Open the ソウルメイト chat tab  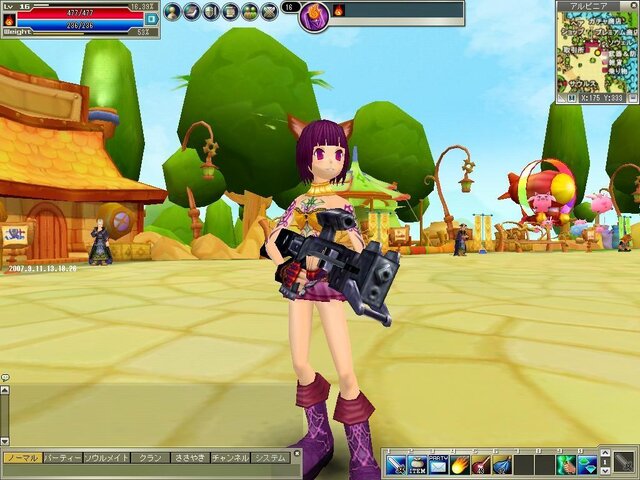click(106, 457)
